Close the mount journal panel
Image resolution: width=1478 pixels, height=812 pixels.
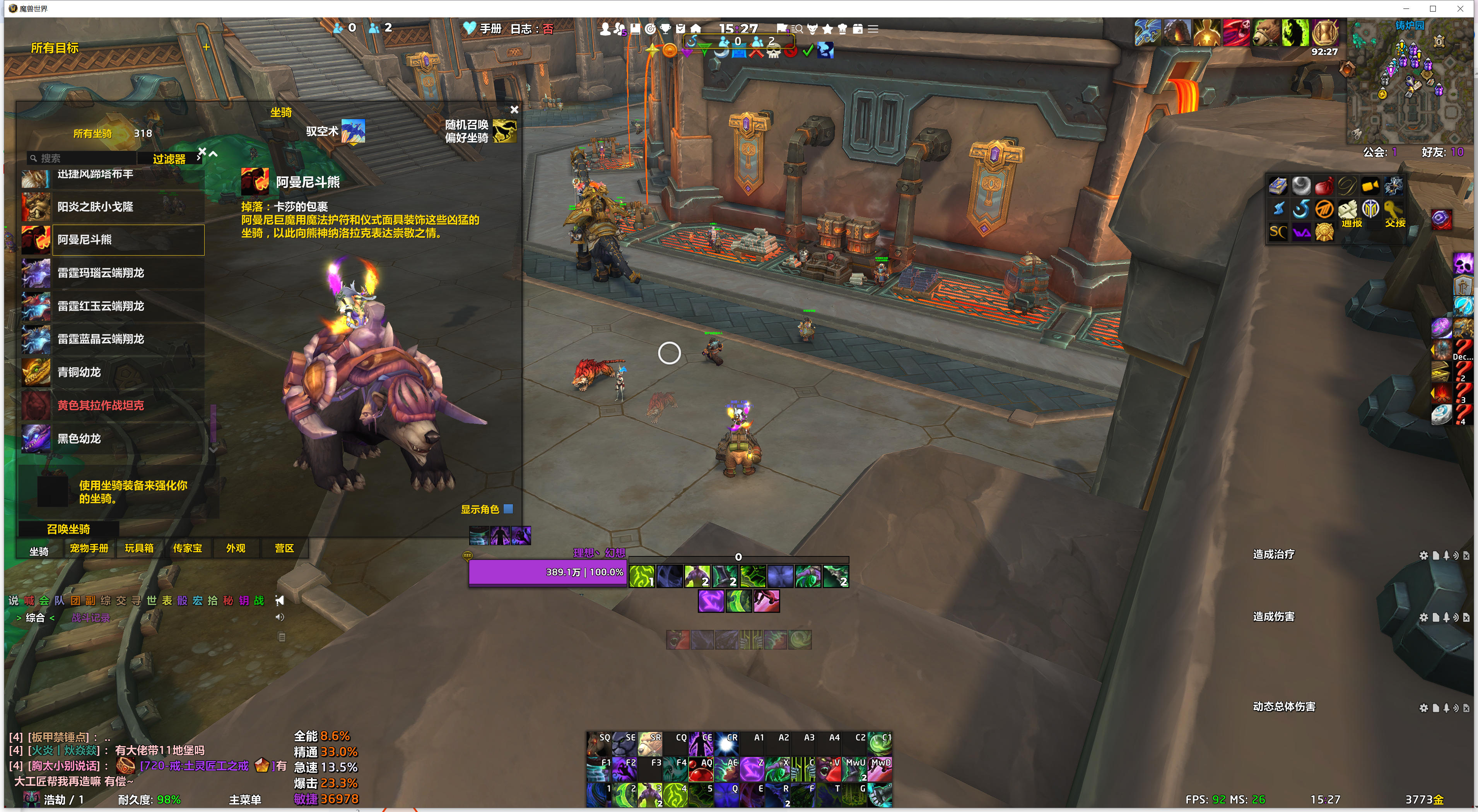[x=514, y=109]
